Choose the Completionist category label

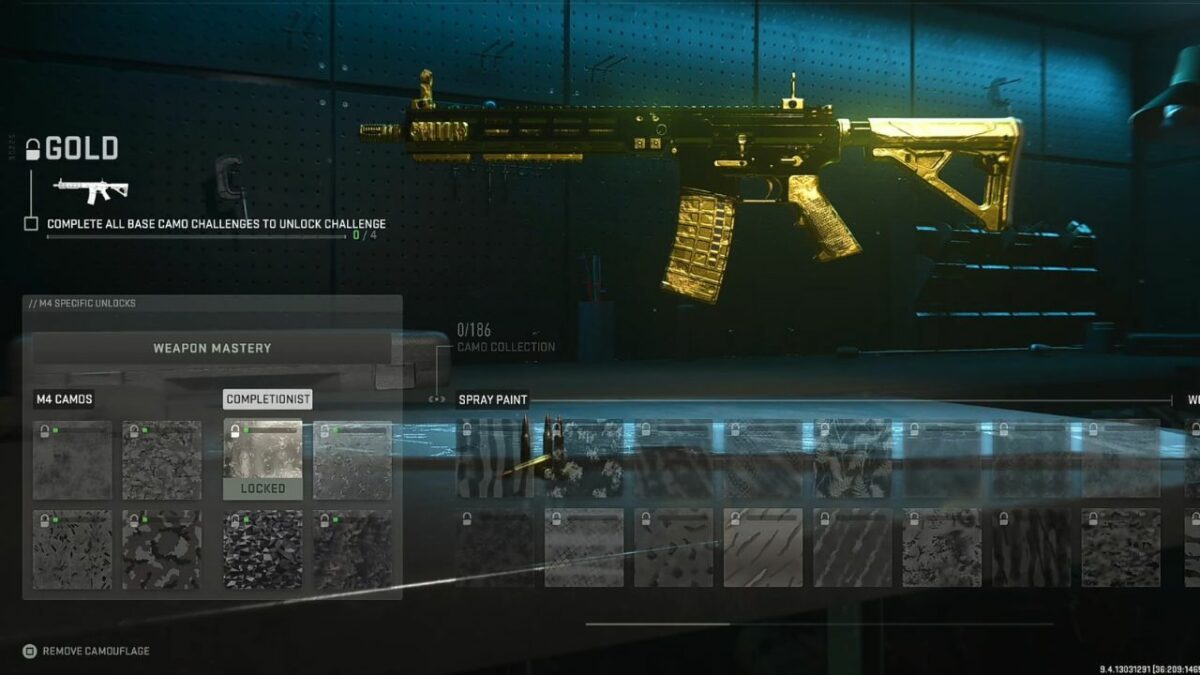coord(267,399)
